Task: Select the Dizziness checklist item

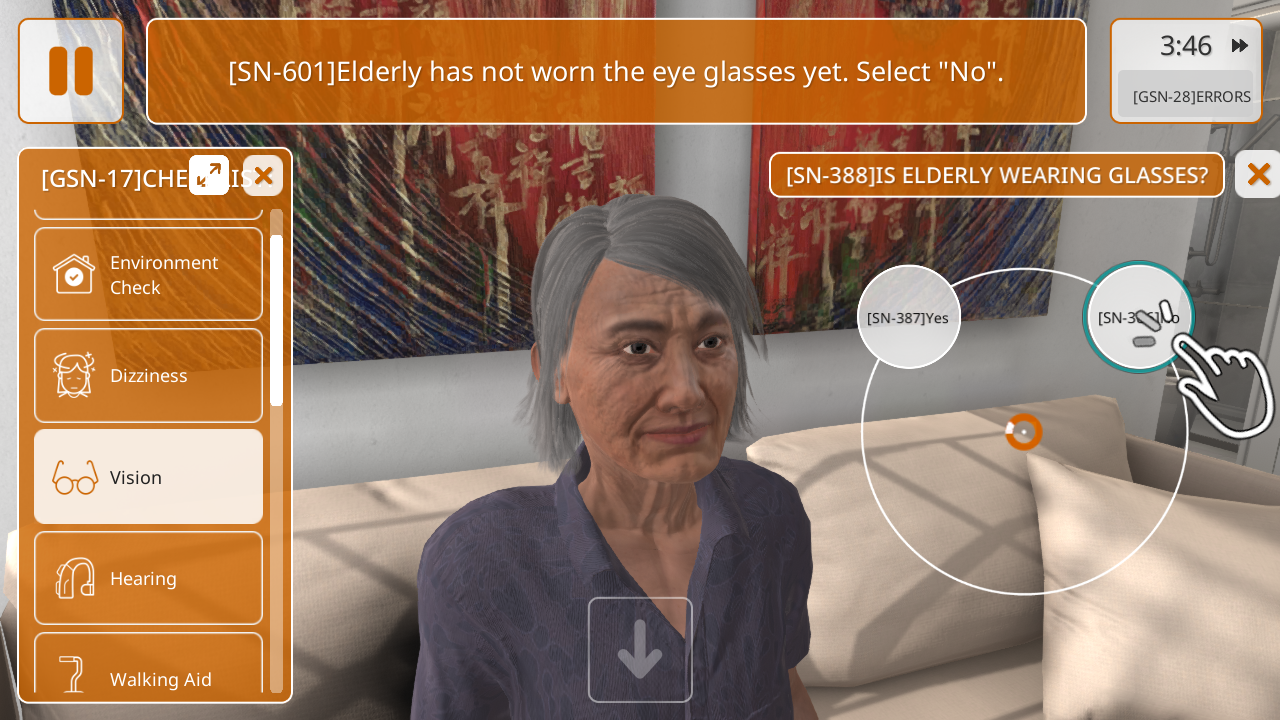Action: point(148,375)
